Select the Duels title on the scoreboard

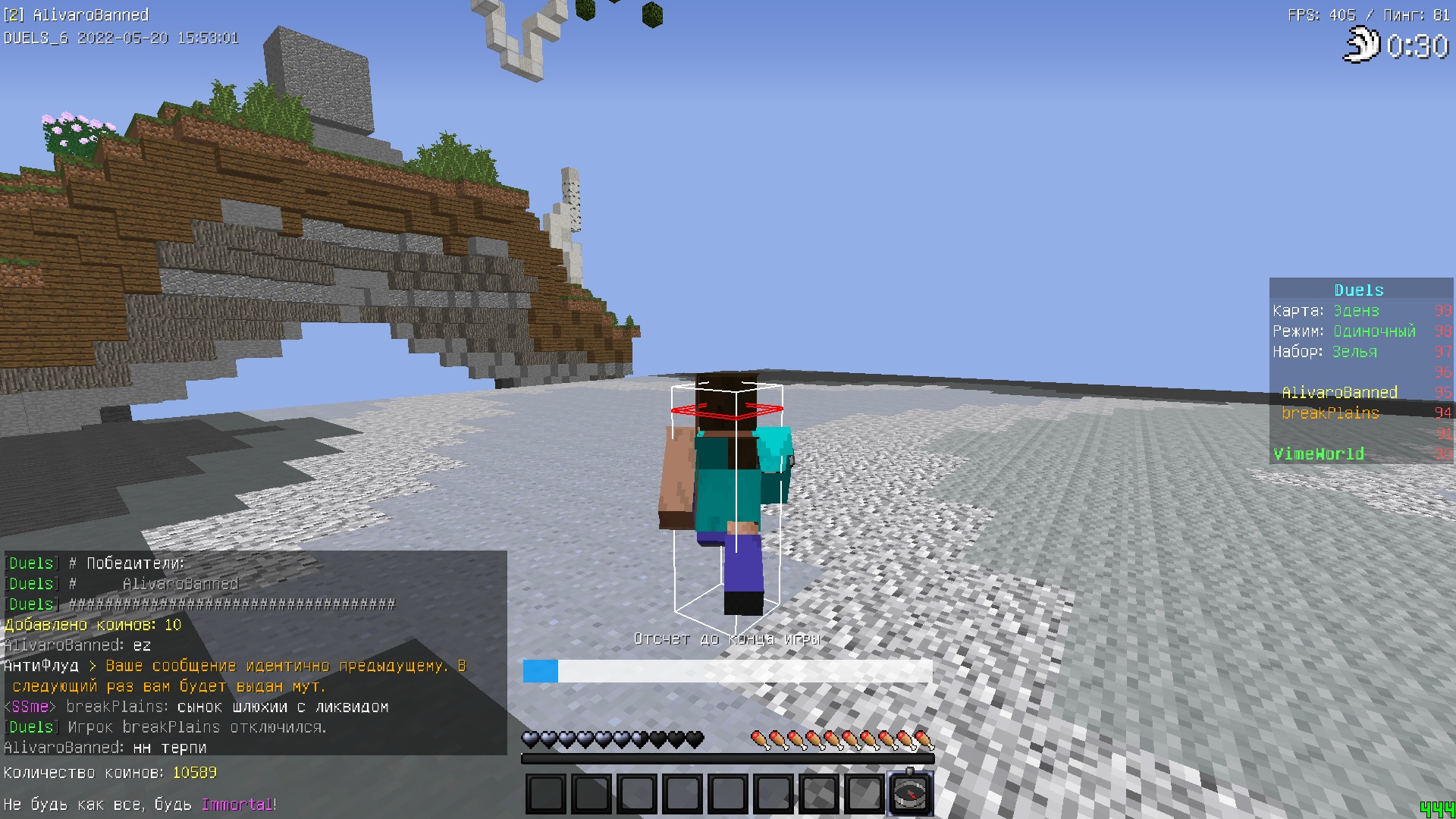coord(1358,290)
